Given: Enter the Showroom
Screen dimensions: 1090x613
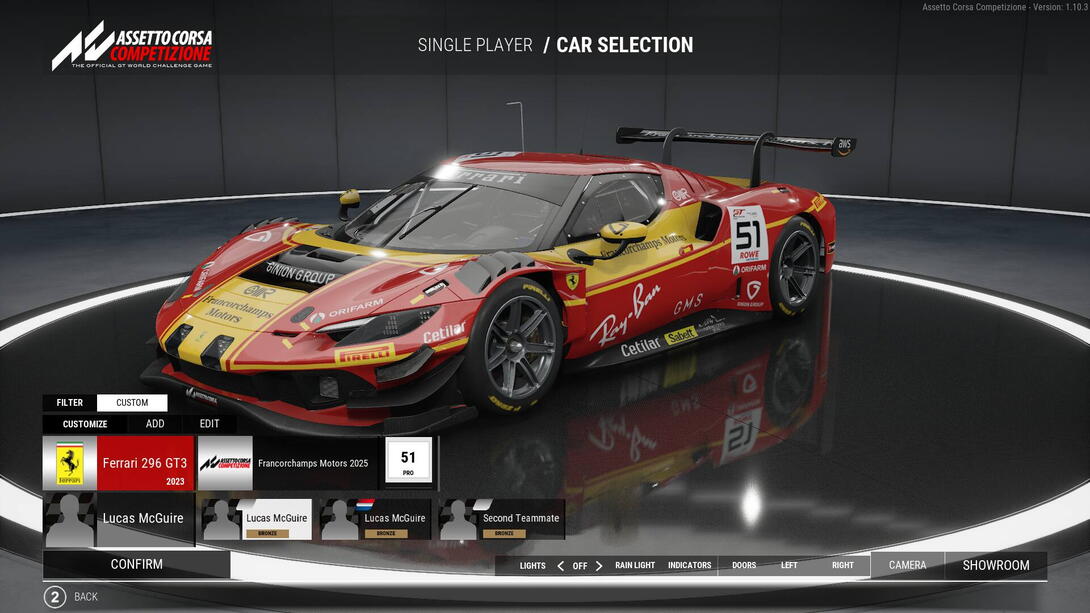Looking at the screenshot, I should (996, 566).
